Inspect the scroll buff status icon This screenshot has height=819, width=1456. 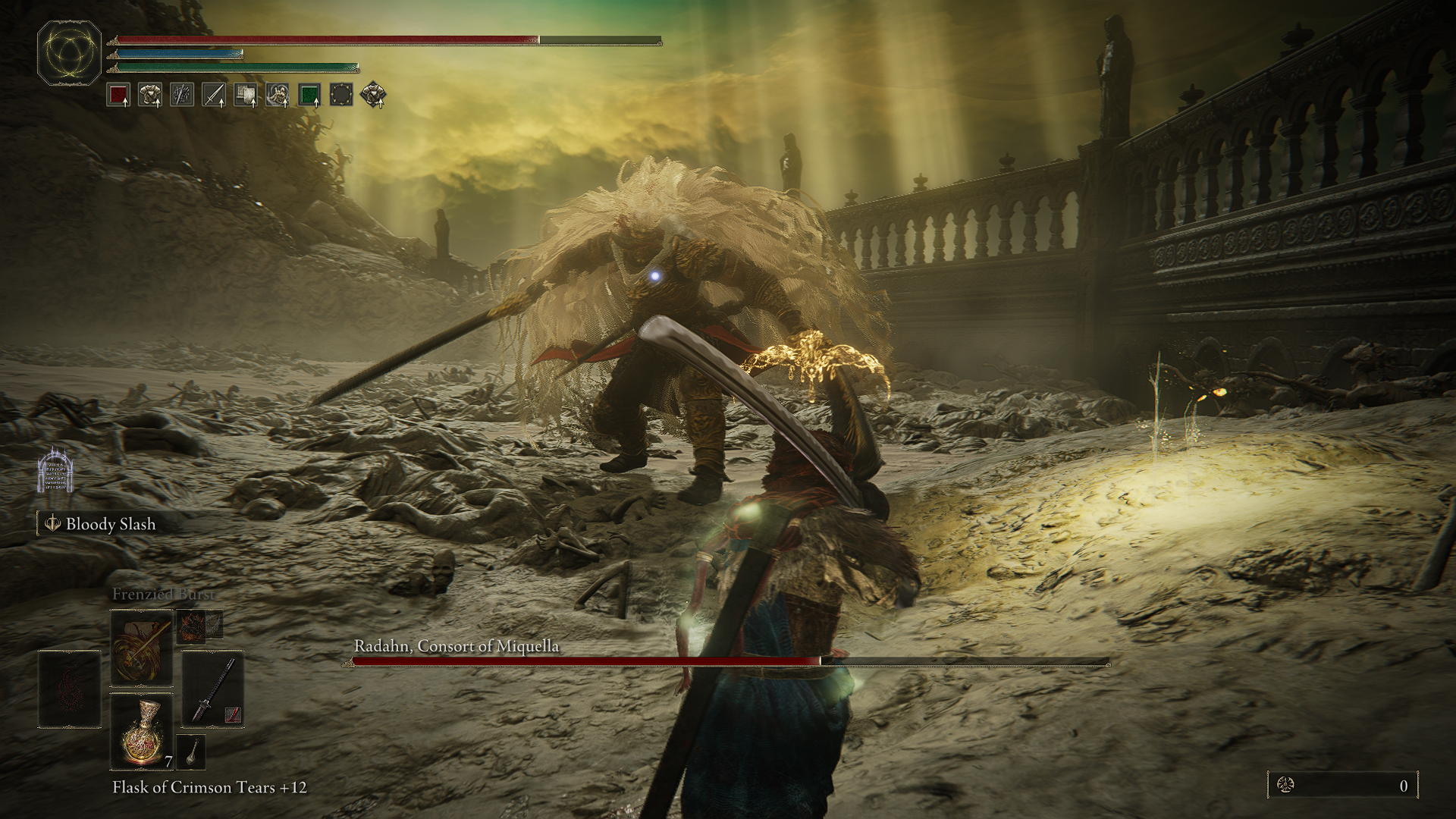pos(246,95)
